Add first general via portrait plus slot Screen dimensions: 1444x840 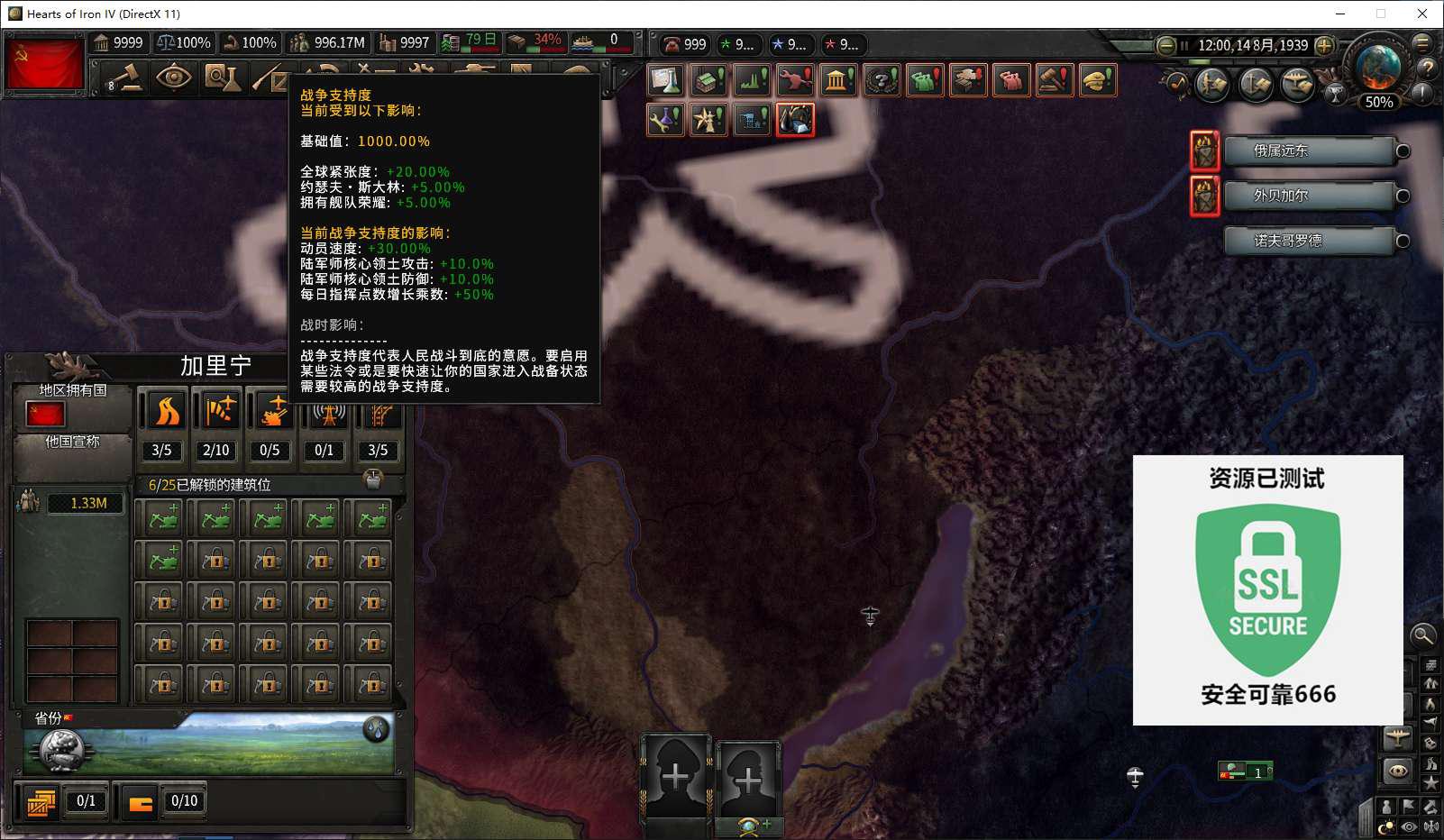pyautogui.click(x=675, y=775)
